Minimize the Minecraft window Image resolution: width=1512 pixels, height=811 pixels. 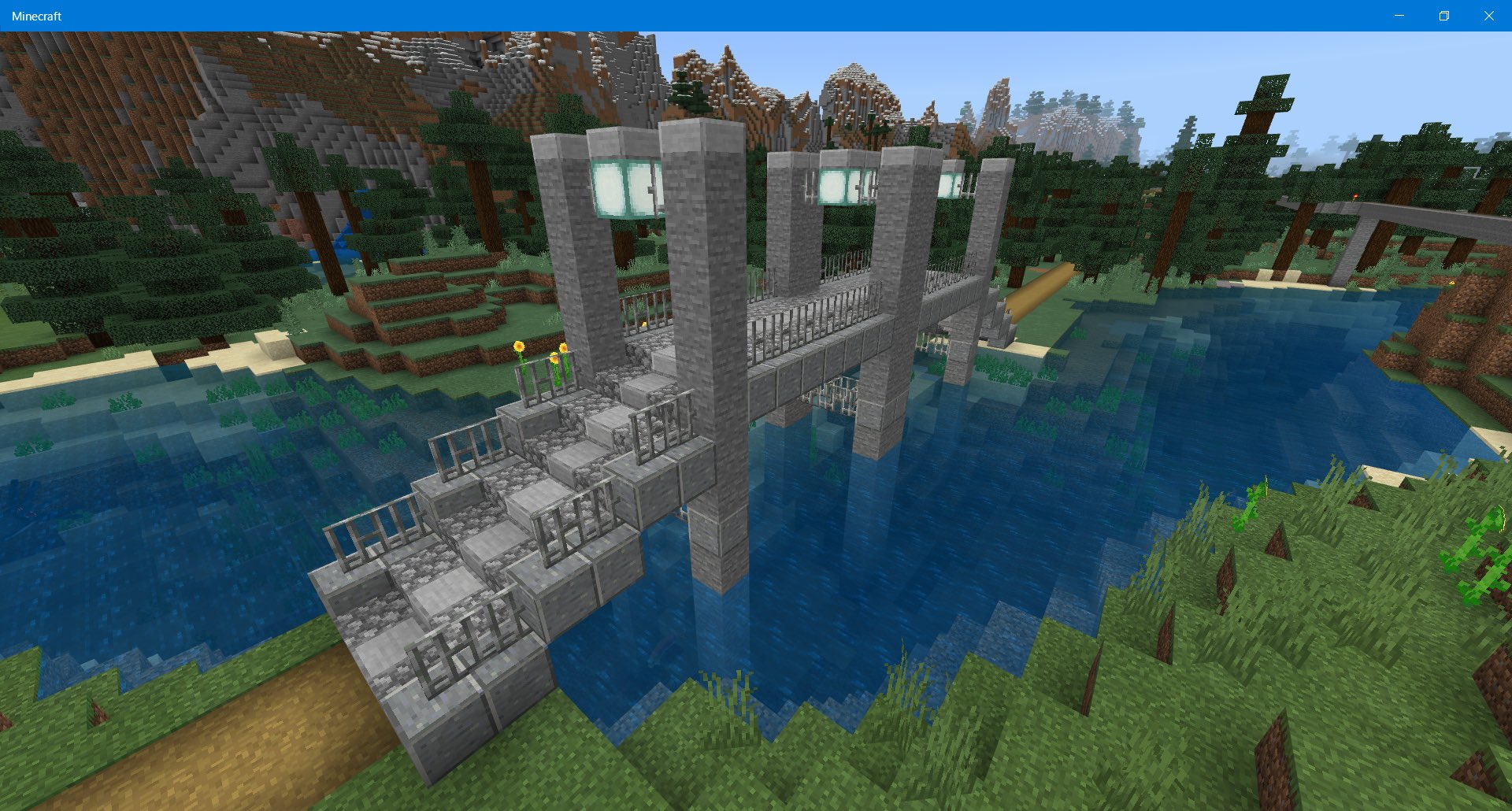coord(1398,15)
